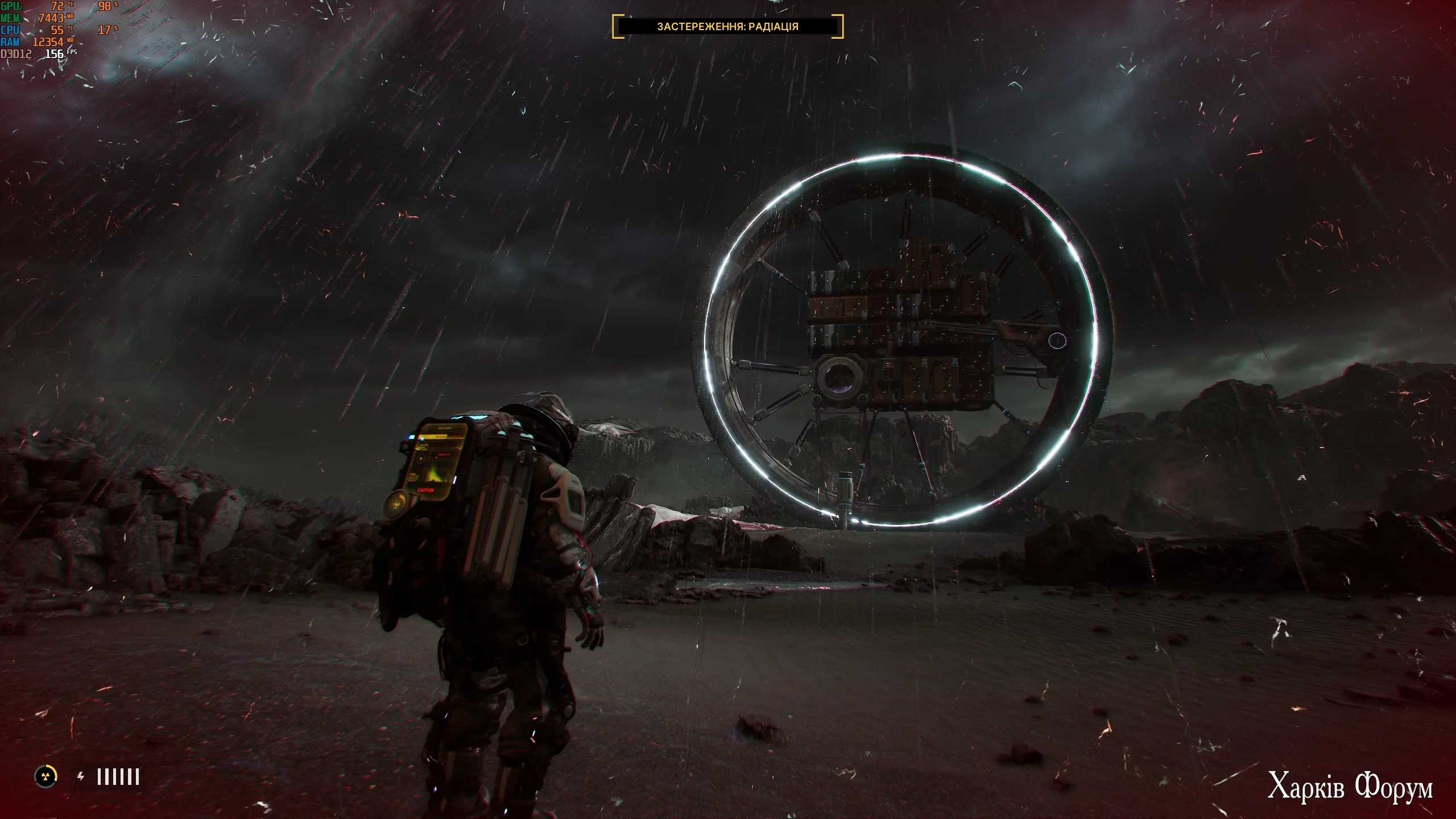The image size is (1456, 819).
Task: Select the radiation warning banner
Action: (x=727, y=27)
